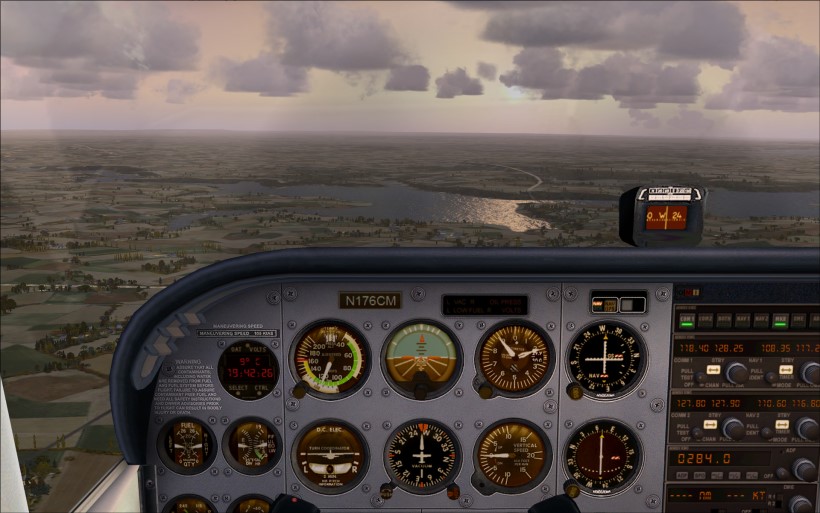Swap the NAV 2 standby frequency
Screen dimensions: 820x513
click(x=784, y=424)
